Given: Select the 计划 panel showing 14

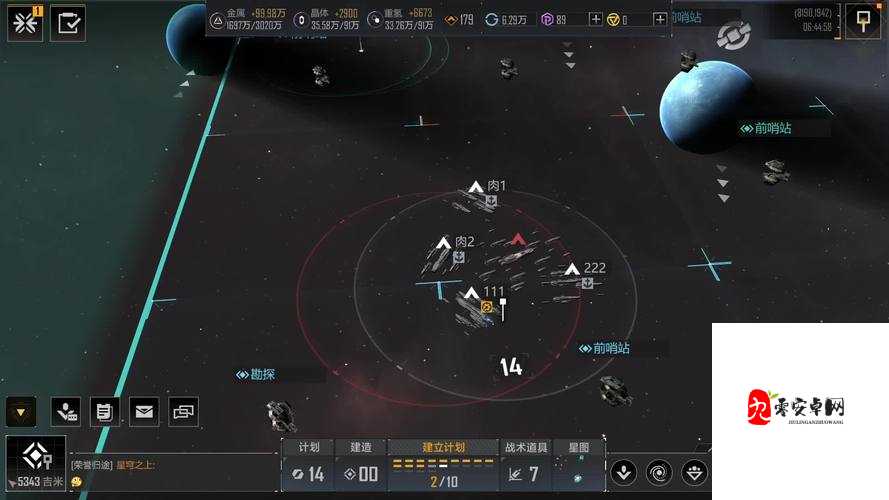Looking at the screenshot, I should pos(304,466).
